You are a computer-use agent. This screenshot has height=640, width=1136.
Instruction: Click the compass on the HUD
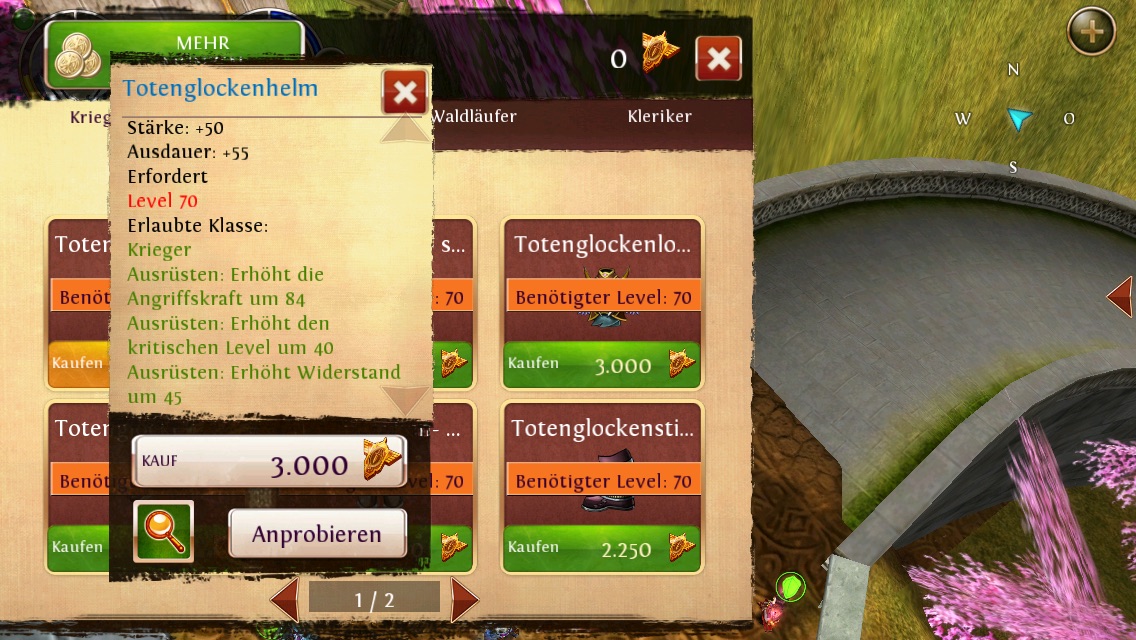(x=1015, y=120)
